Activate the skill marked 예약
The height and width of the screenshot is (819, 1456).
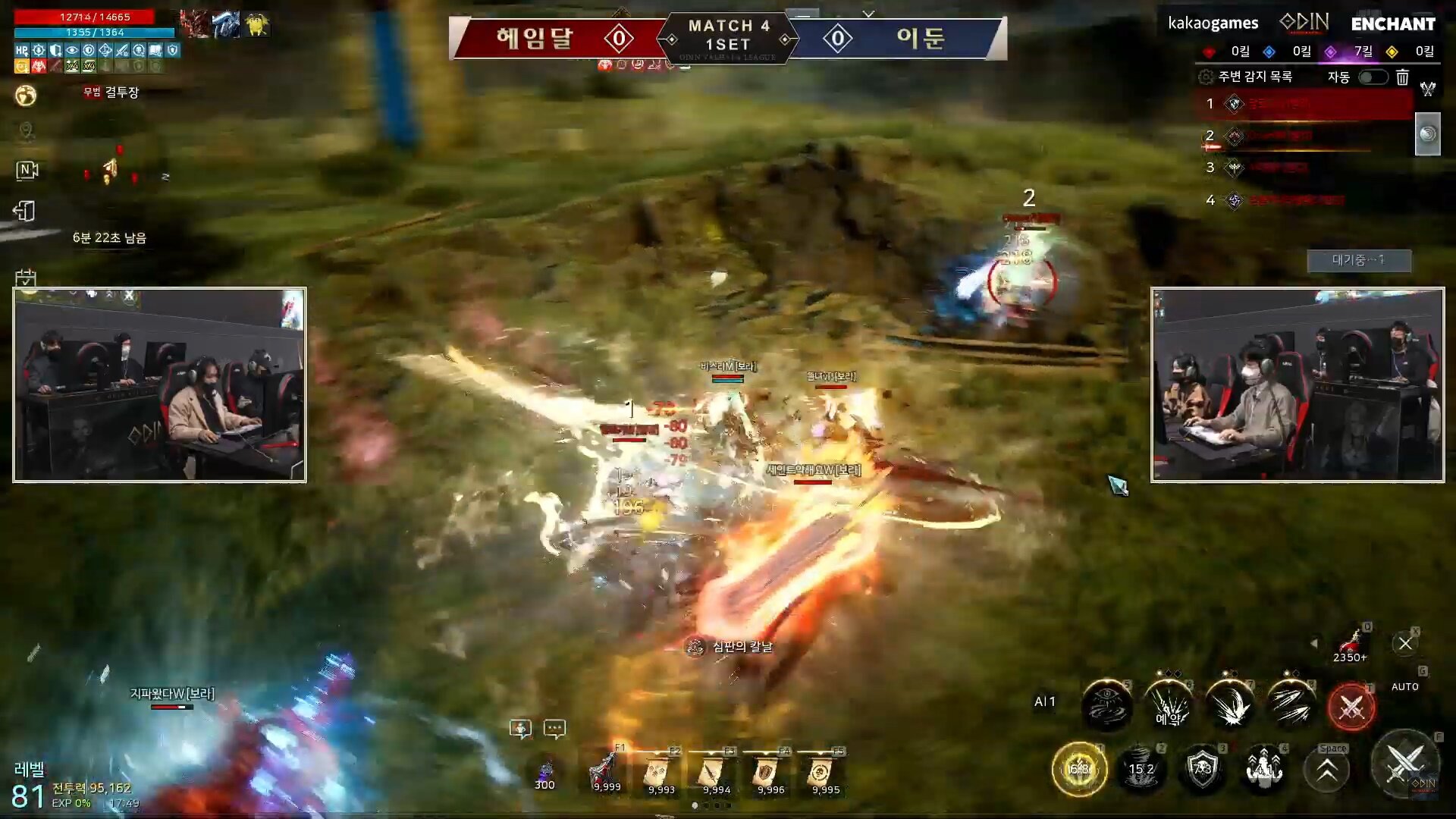click(x=1169, y=705)
